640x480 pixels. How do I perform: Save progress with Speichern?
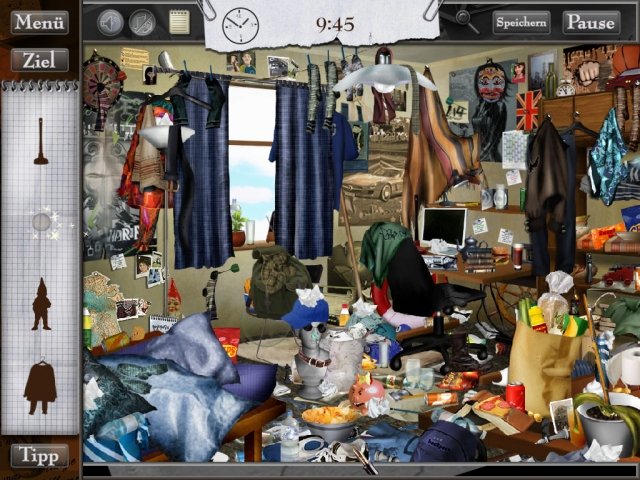coord(521,21)
